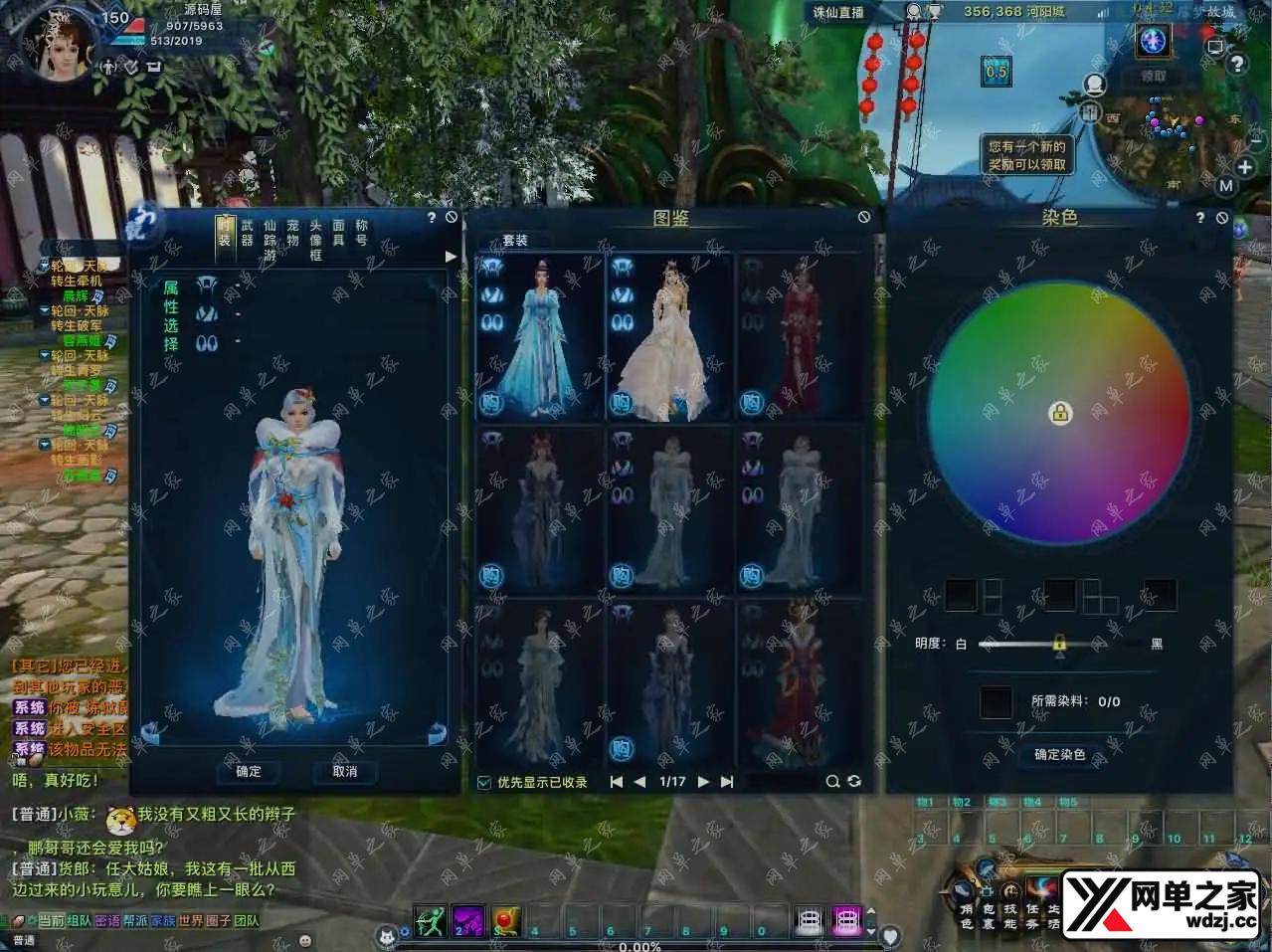1272x952 pixels.
Task: Open the 宠物 tab
Action: pos(292,233)
